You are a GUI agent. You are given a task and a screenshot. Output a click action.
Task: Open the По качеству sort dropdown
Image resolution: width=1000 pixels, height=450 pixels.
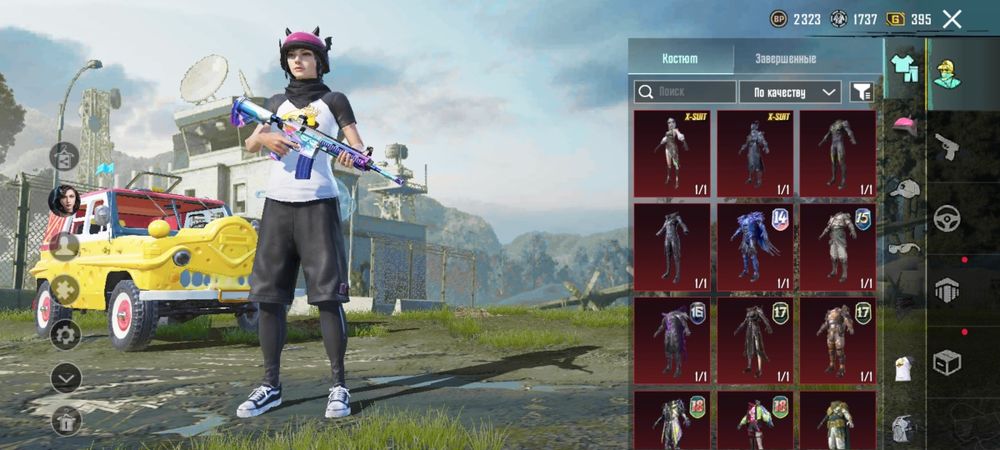click(x=790, y=92)
